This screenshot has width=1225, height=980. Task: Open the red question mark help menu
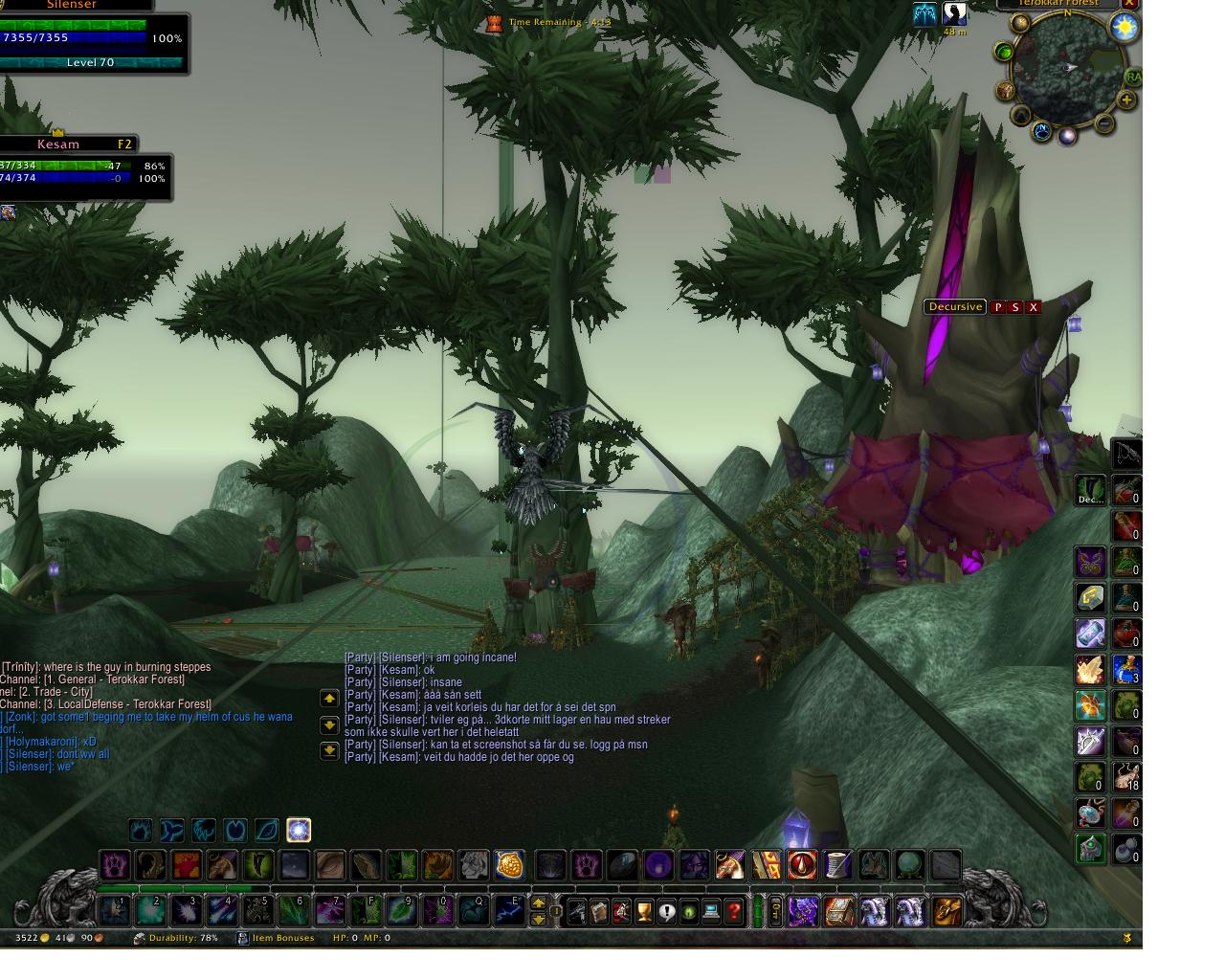[734, 911]
